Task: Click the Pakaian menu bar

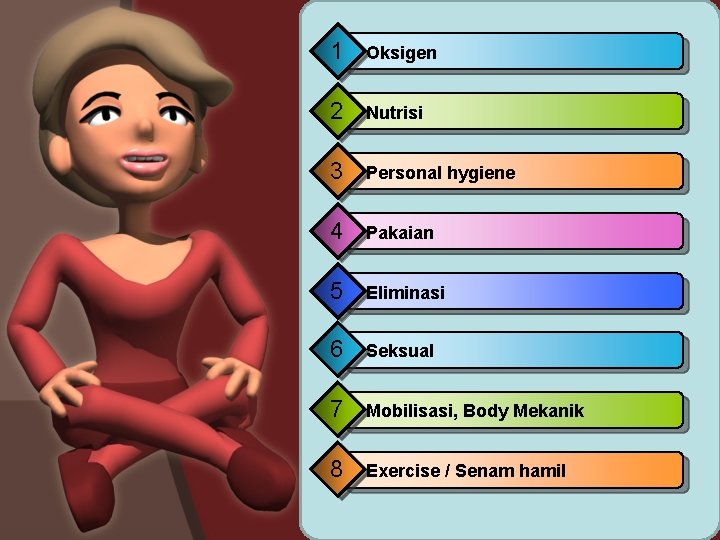Action: [x=520, y=232]
